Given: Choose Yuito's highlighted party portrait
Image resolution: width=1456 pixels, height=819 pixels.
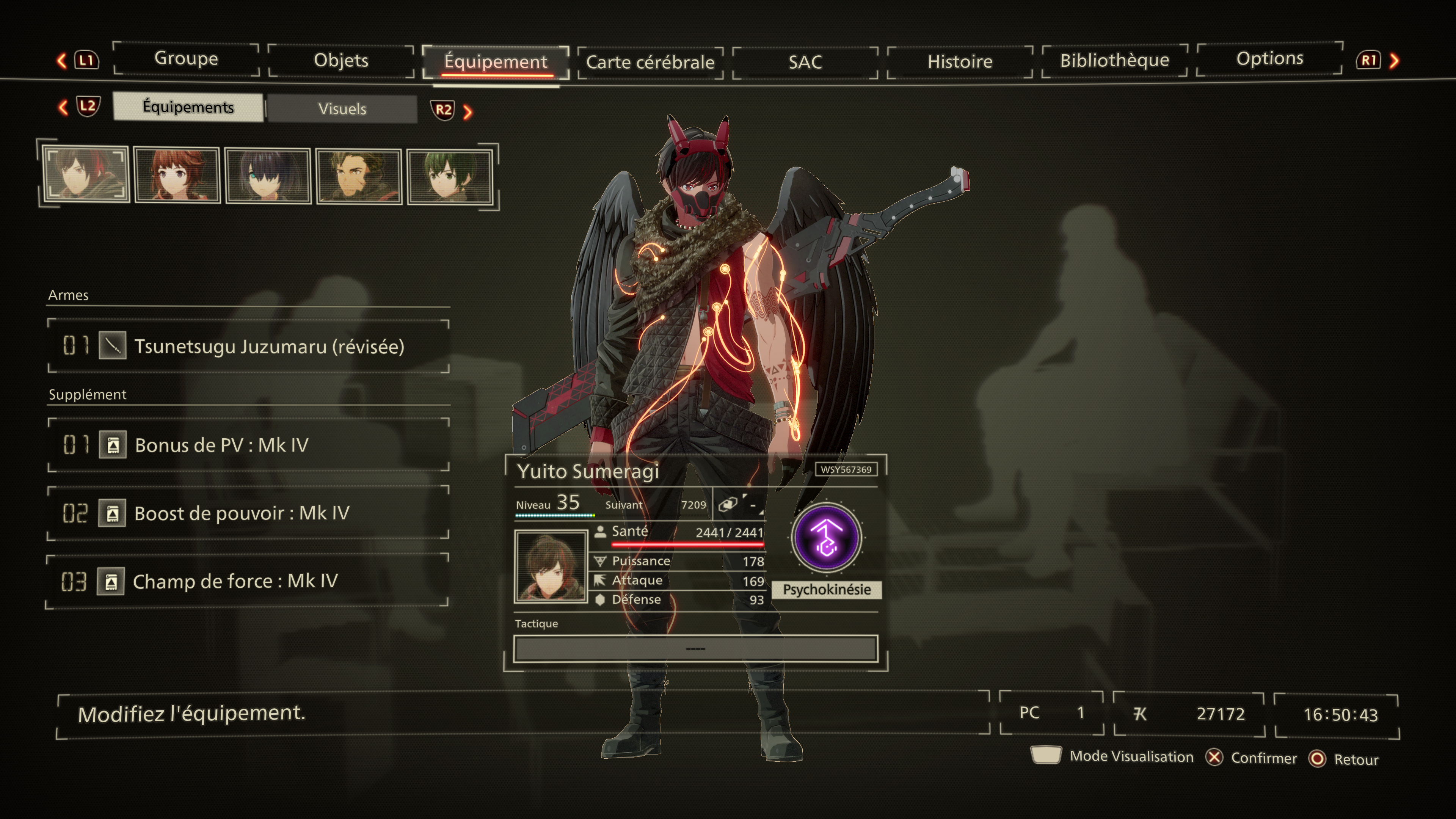Looking at the screenshot, I should point(86,174).
